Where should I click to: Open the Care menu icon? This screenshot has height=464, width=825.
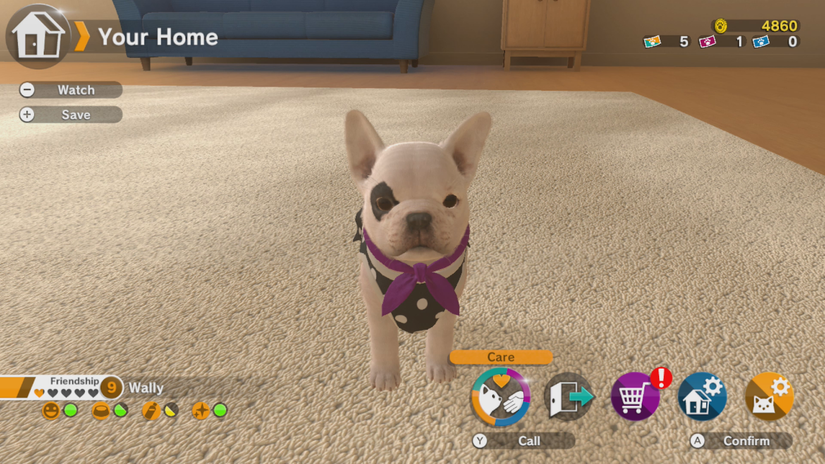500,397
